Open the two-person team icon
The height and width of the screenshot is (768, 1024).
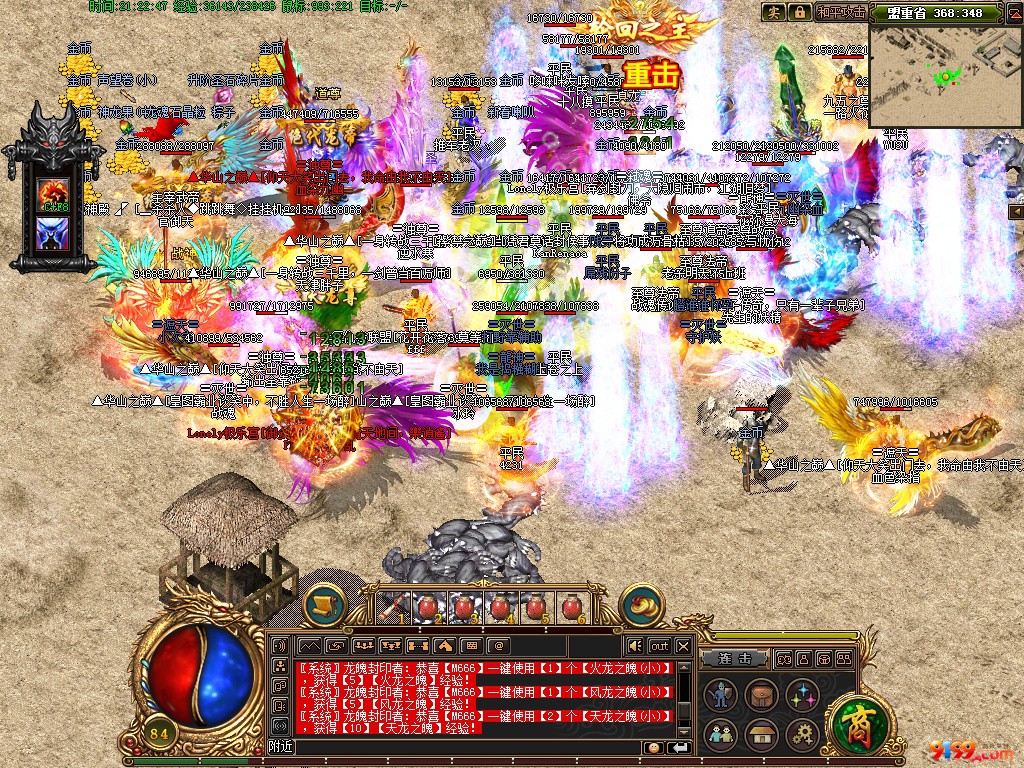pyautogui.click(x=721, y=735)
